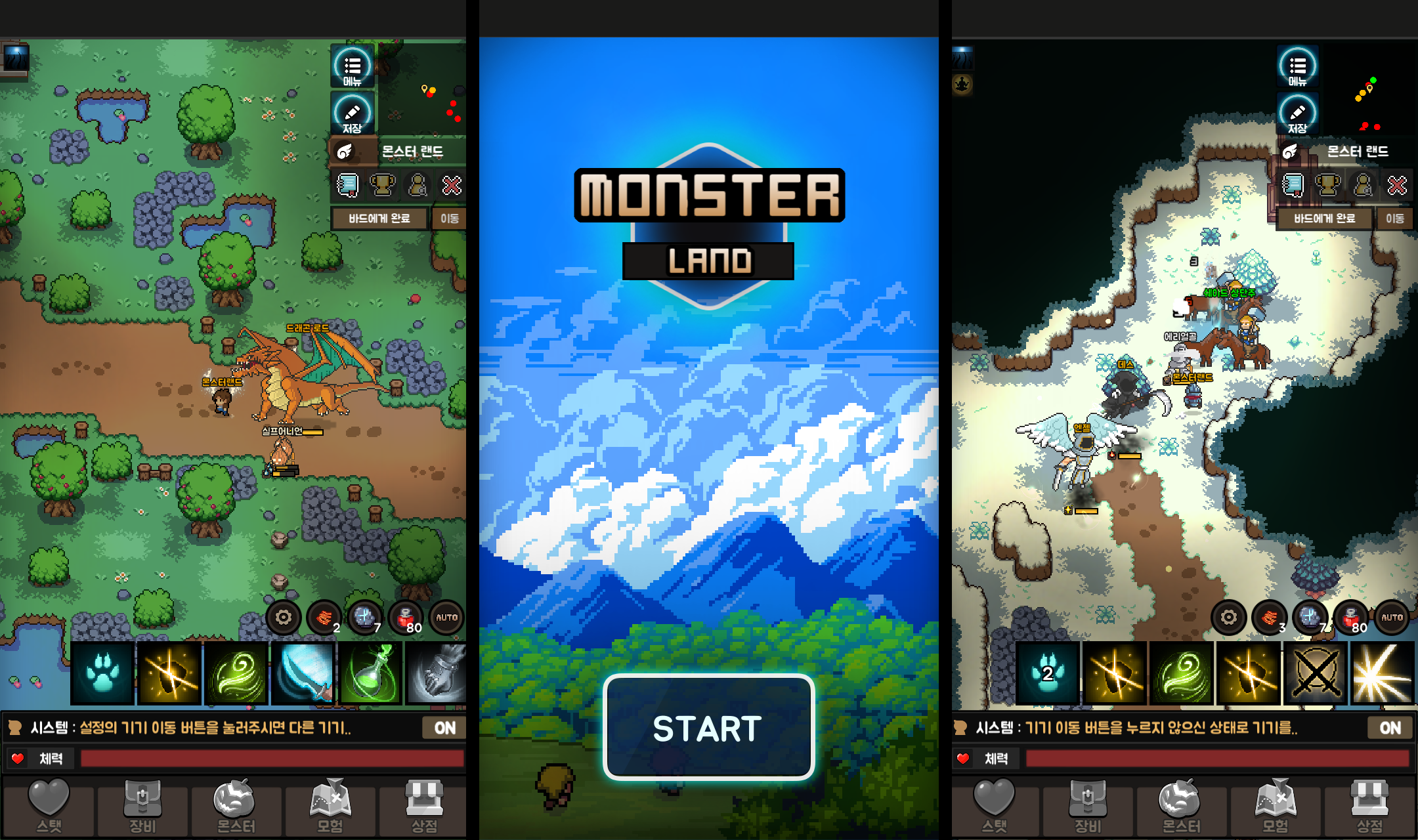The image size is (1418, 840).
Task: Turn off the ON toggle in right screenshot
Action: pyautogui.click(x=1390, y=727)
